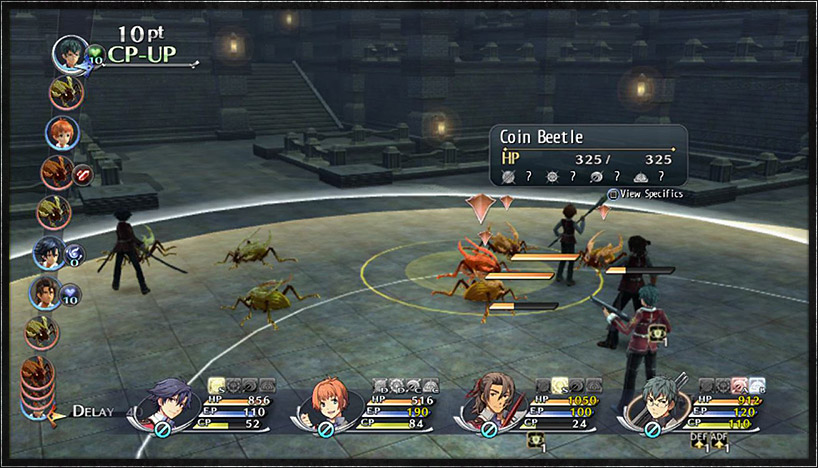
Task: Select the beetle turn icon with red bonus badge
Action: click(58, 172)
